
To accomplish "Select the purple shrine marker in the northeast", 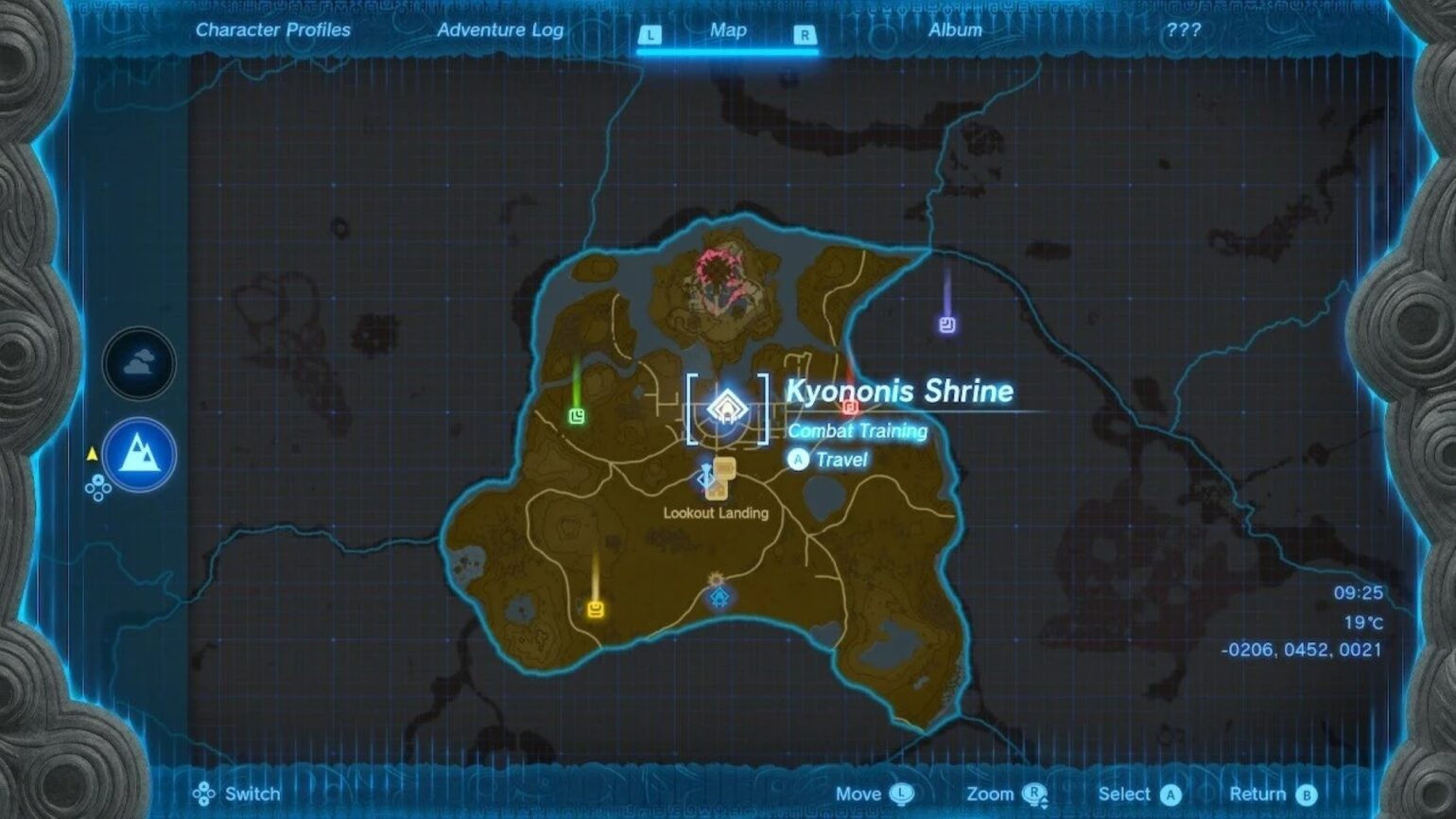I will (x=945, y=326).
